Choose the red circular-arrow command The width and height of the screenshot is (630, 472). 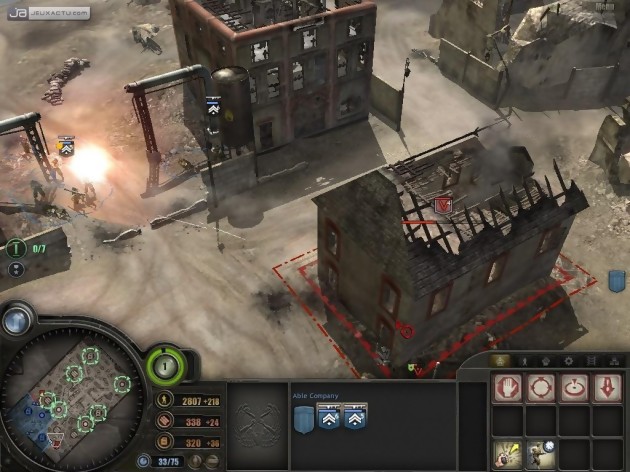coord(574,387)
